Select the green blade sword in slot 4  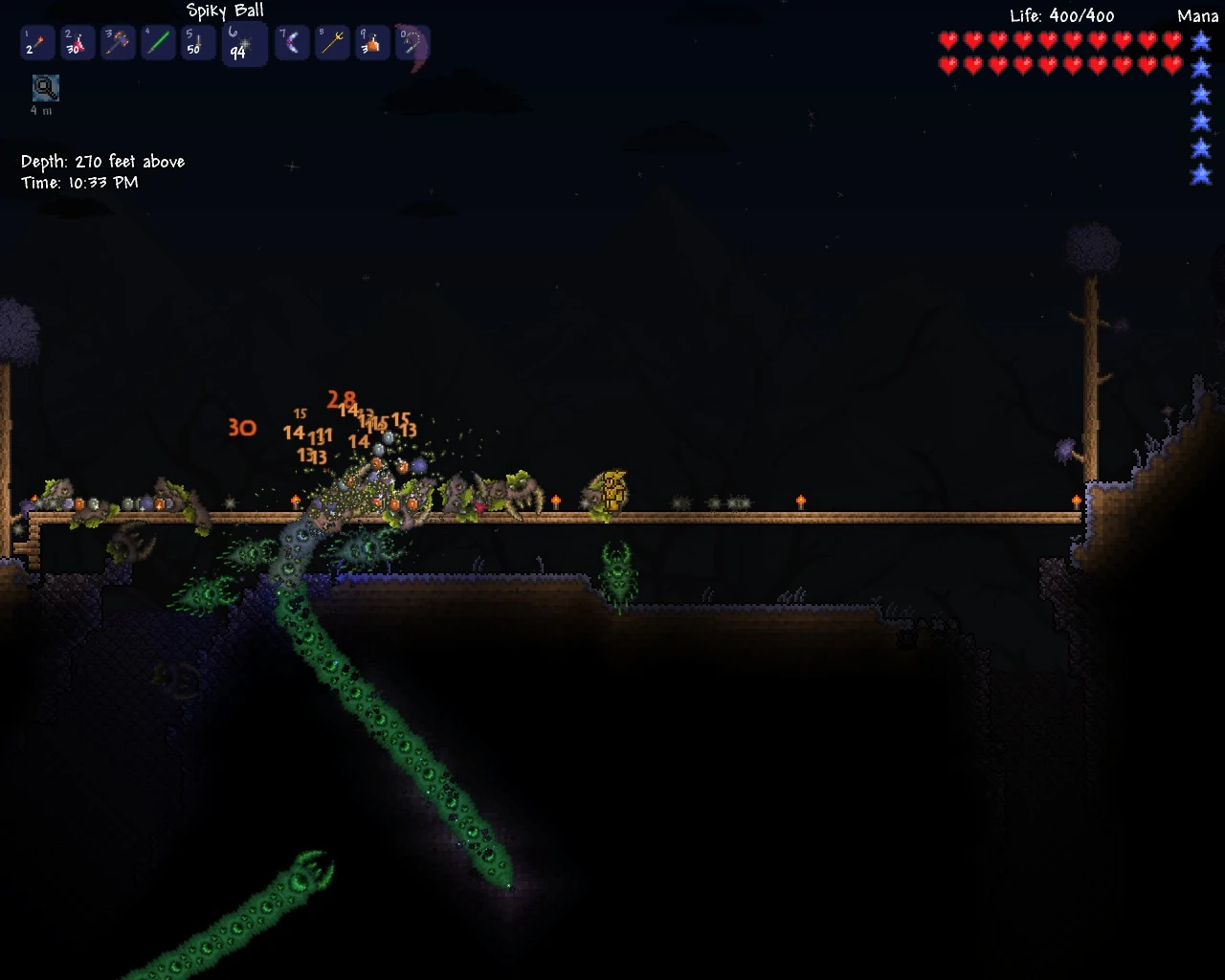coord(157,43)
